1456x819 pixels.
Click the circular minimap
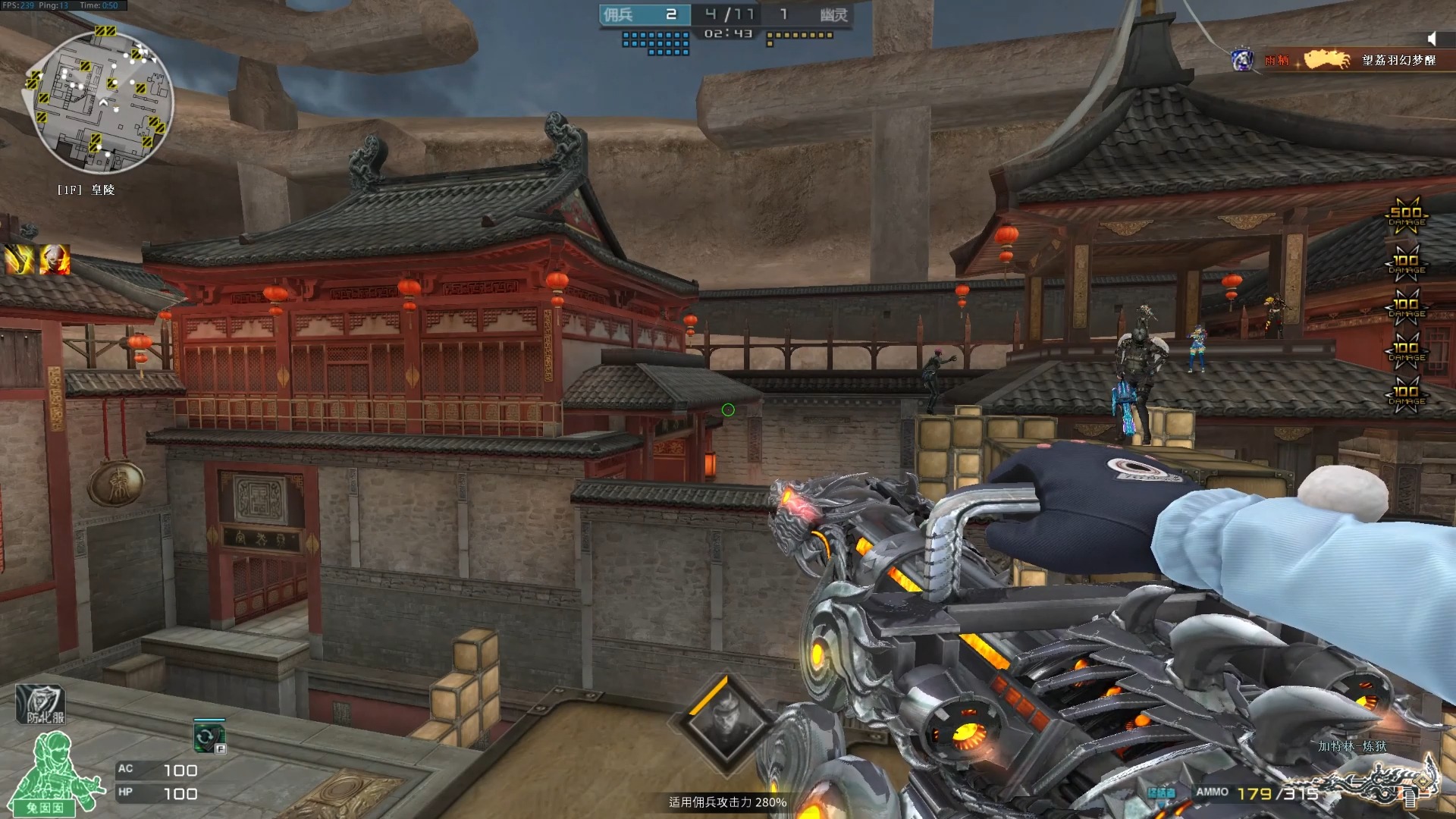pos(99,102)
